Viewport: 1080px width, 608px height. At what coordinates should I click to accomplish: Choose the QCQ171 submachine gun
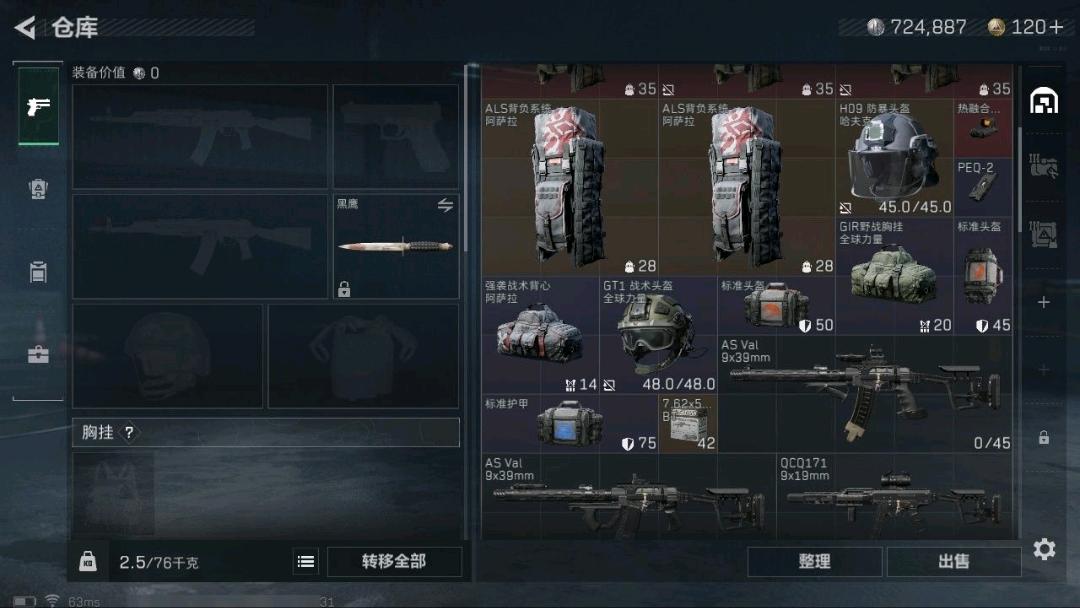pyautogui.click(x=894, y=496)
